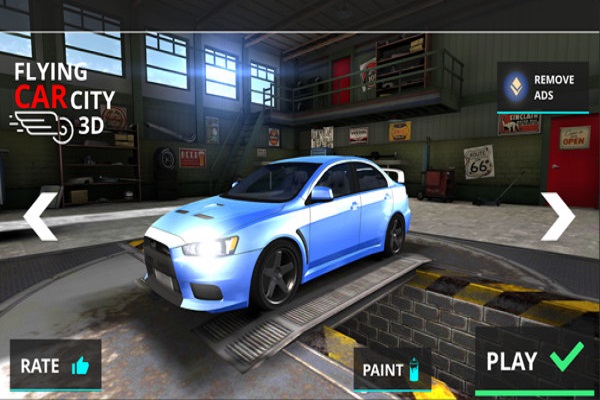Open the Paint car customization
Viewport: 600px width, 400px height.
tap(392, 369)
